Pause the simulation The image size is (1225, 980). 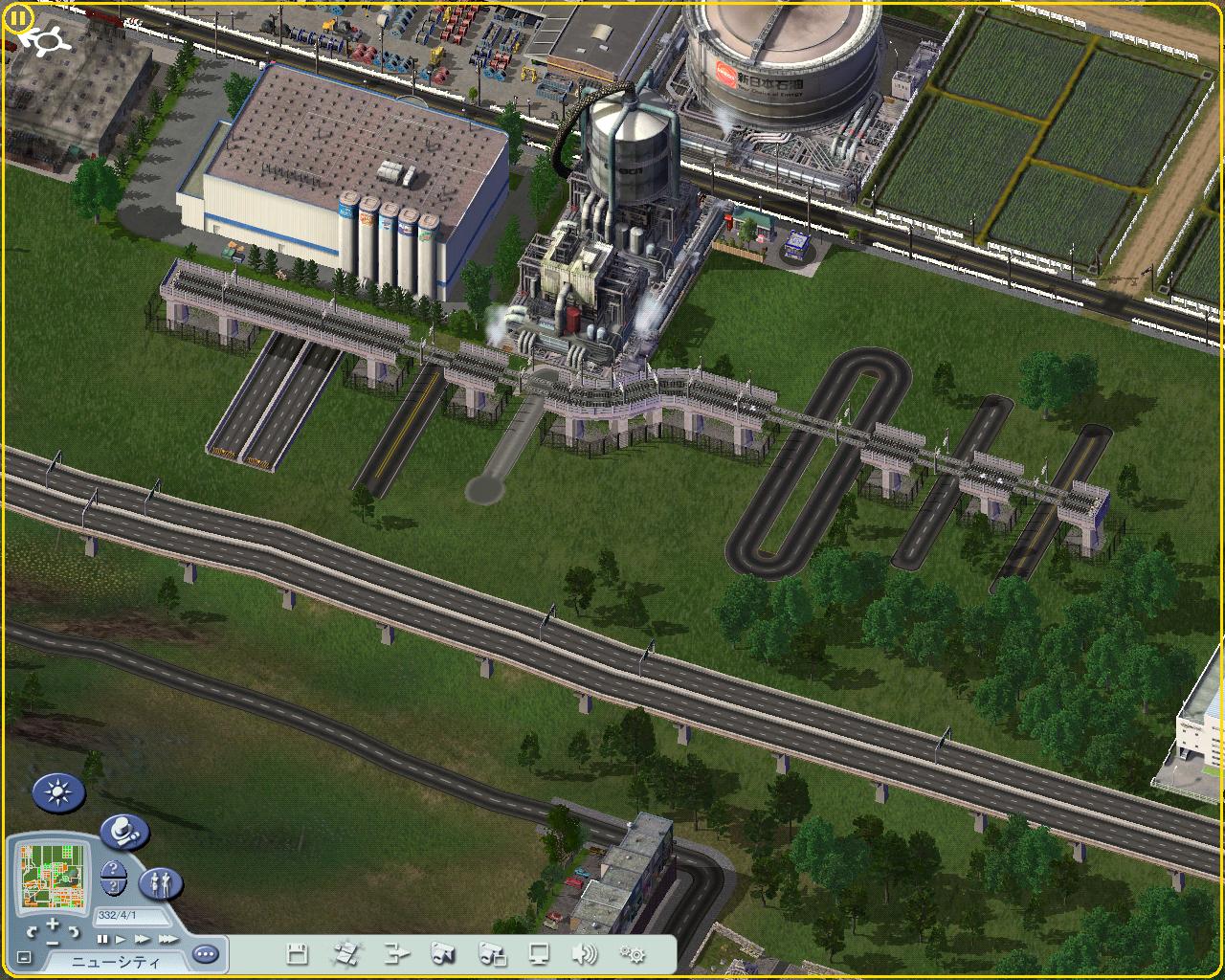pos(103,940)
